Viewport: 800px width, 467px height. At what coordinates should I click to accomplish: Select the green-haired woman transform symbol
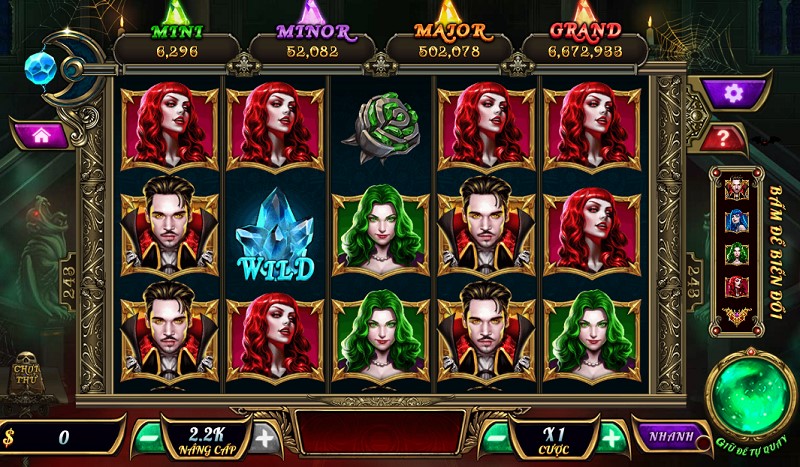(737, 254)
